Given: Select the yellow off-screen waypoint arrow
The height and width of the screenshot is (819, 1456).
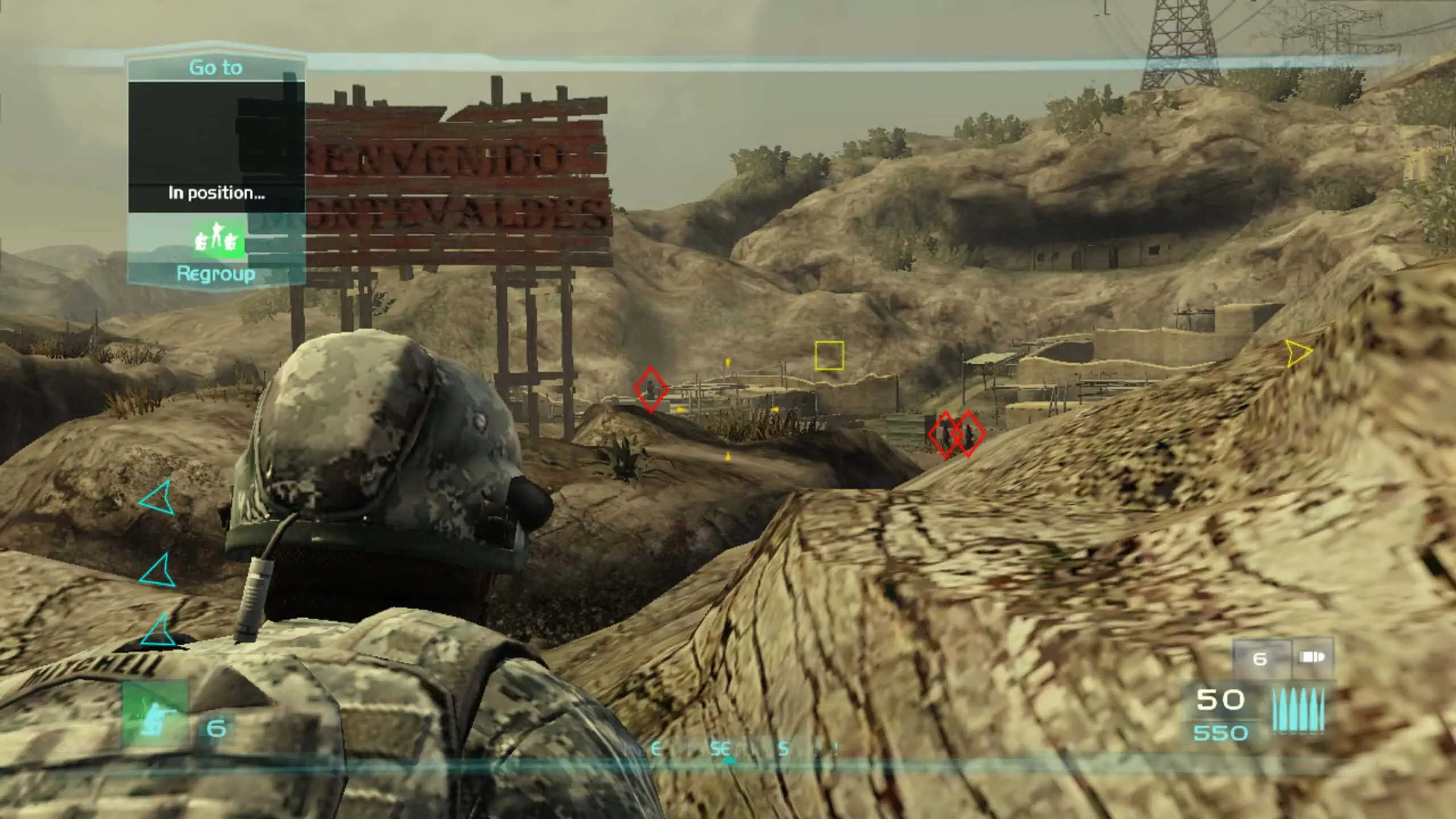Looking at the screenshot, I should pyautogui.click(x=1297, y=353).
